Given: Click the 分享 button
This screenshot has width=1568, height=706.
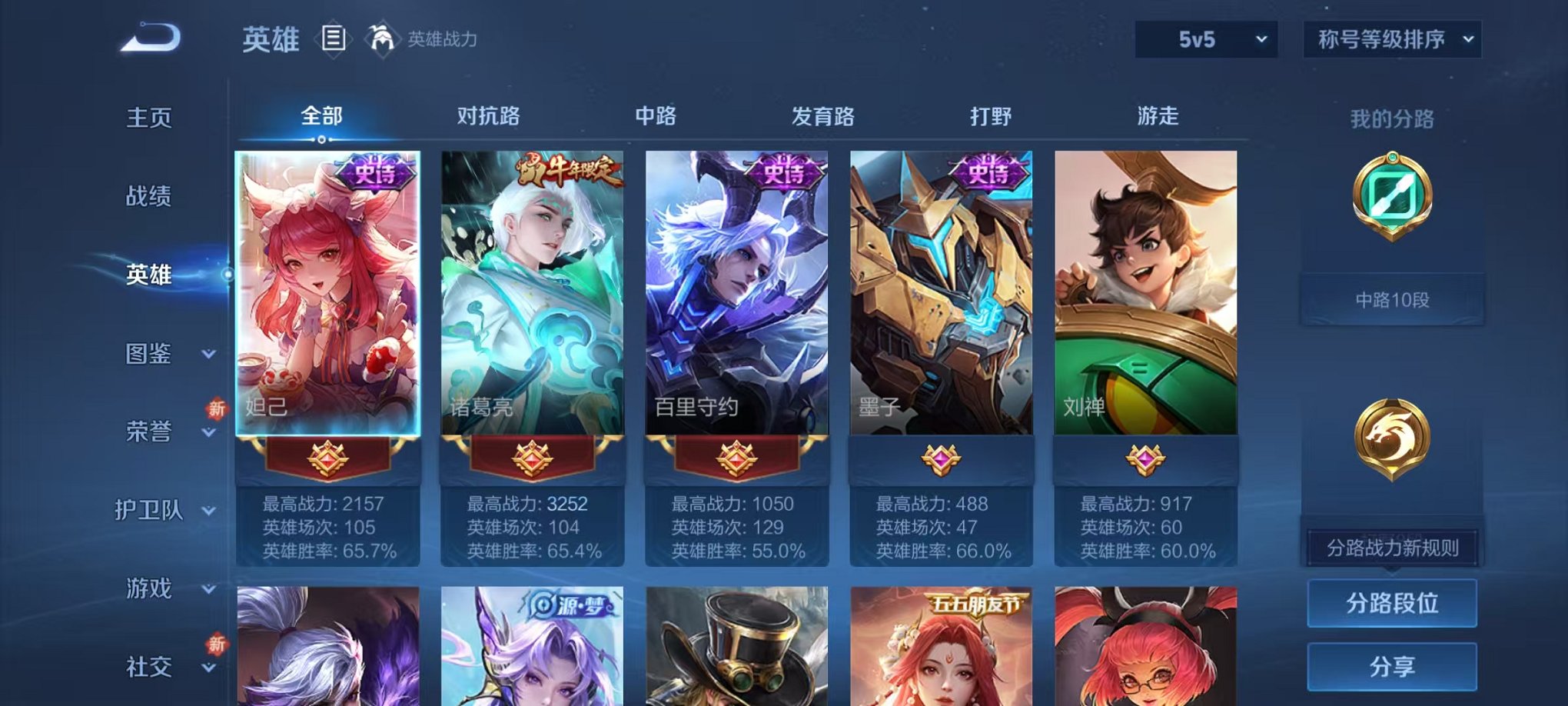Looking at the screenshot, I should (x=1391, y=666).
